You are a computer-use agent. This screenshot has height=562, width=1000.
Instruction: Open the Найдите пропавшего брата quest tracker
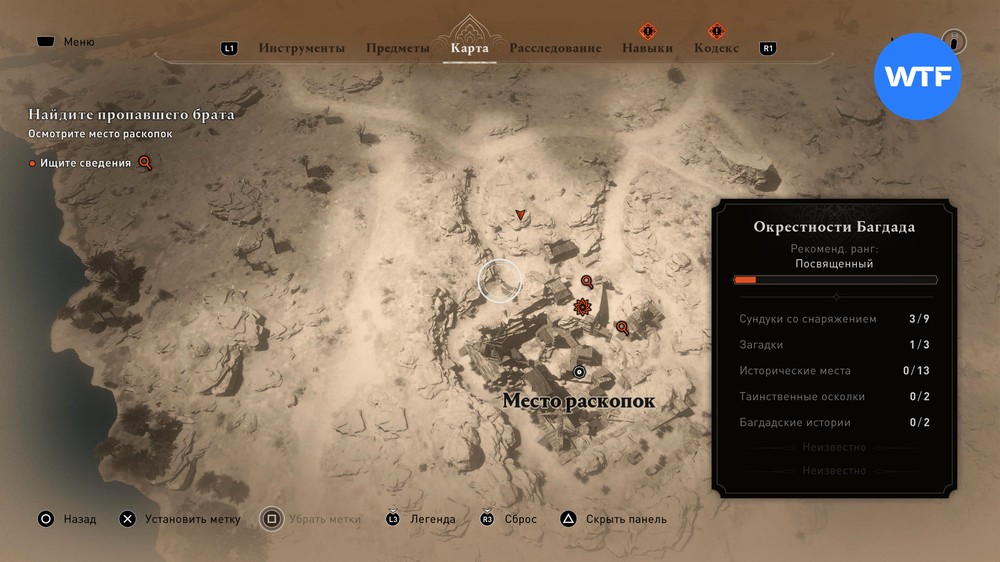click(131, 115)
